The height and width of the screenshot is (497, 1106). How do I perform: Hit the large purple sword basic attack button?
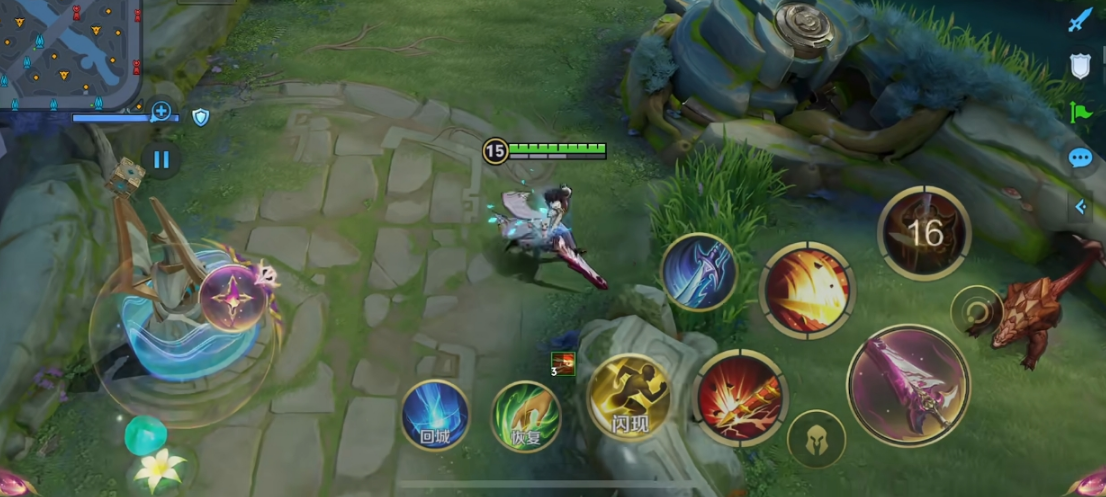click(908, 385)
